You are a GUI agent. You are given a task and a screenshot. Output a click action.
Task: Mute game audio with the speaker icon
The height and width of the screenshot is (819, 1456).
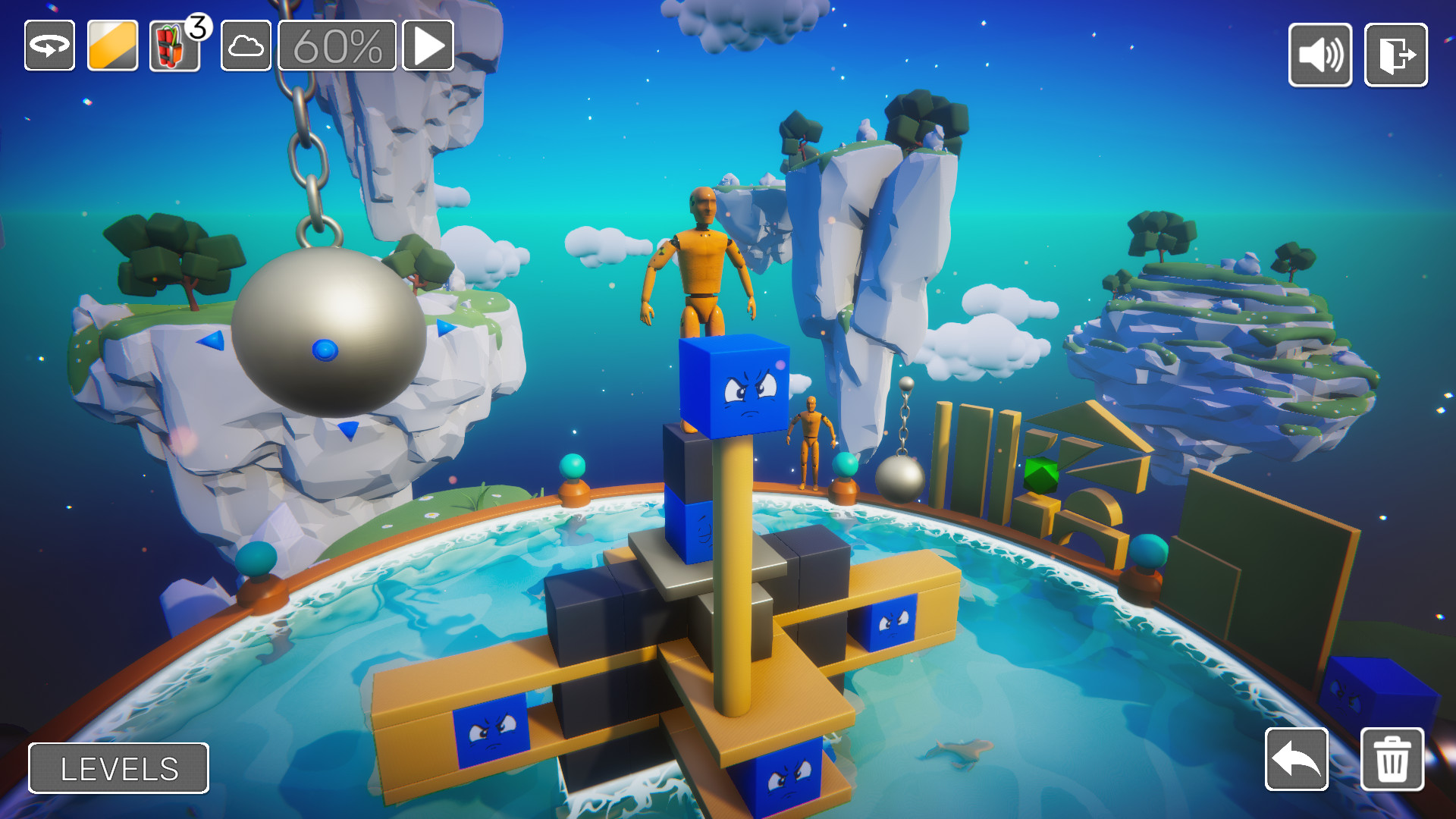(x=1319, y=56)
